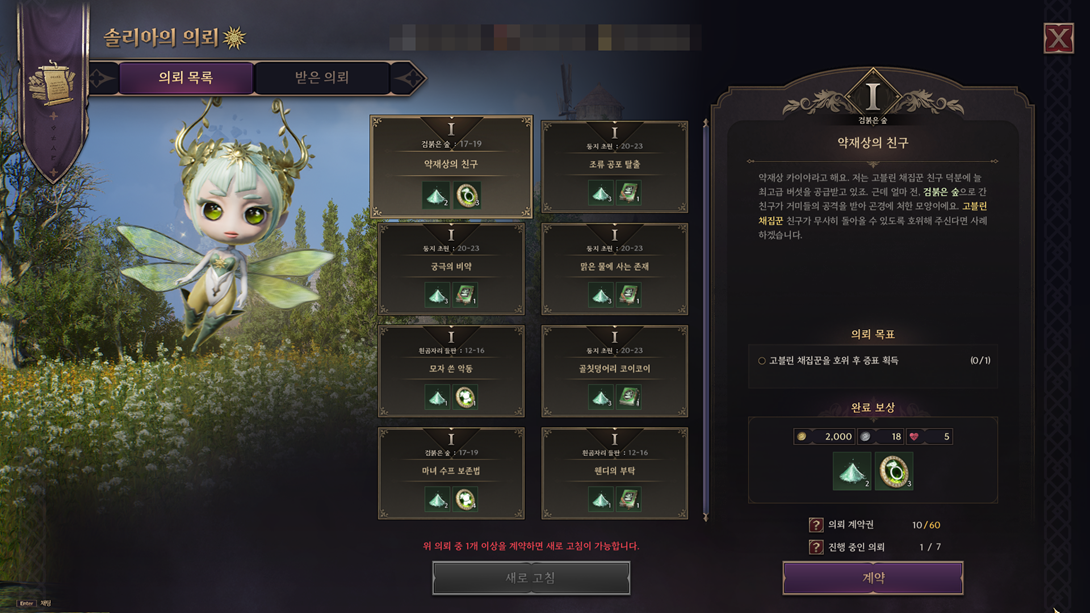This screenshot has width=1090, height=613.
Task: Pick the 맑은 물에 사는 존재 quest
Action: [x=614, y=269]
